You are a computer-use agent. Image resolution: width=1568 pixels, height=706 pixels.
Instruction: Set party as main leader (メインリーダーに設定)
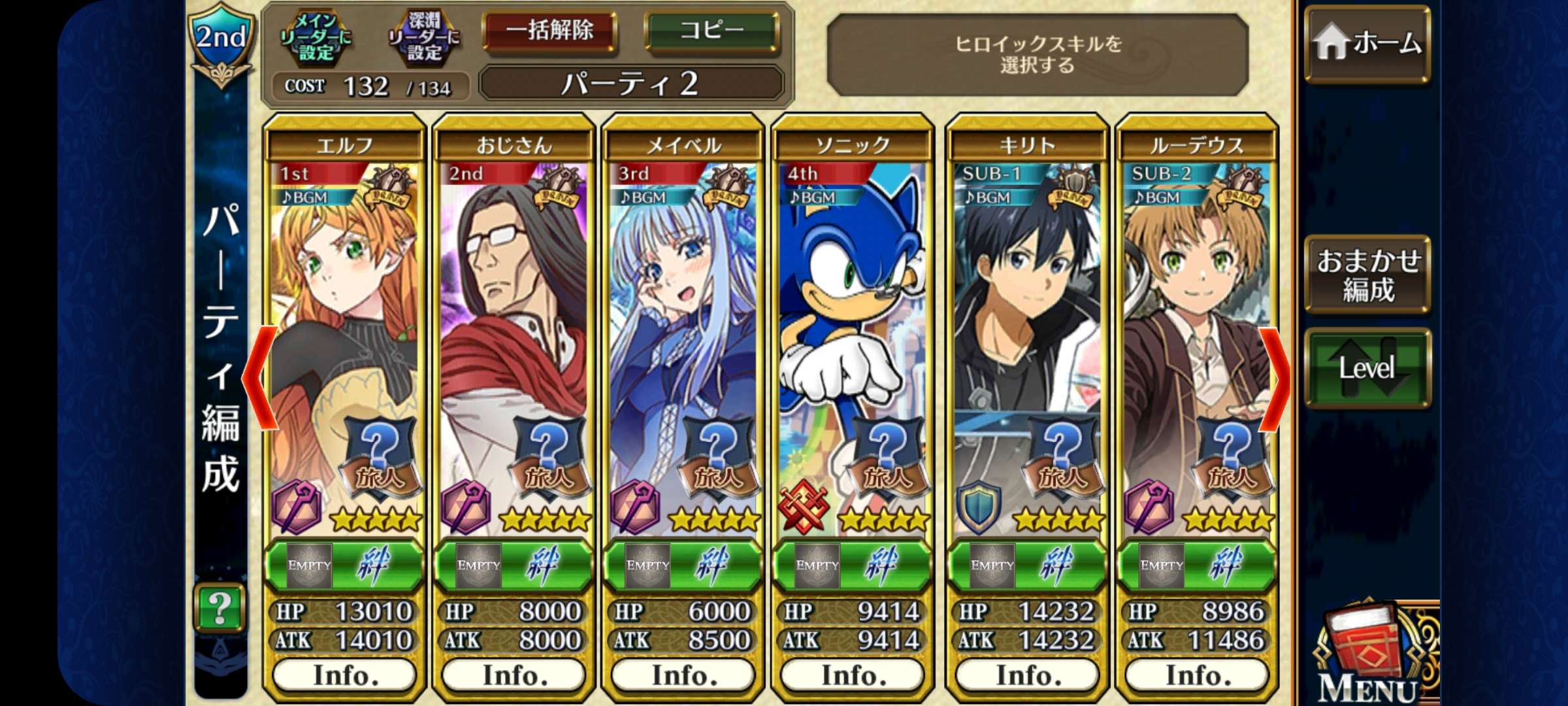[x=316, y=38]
